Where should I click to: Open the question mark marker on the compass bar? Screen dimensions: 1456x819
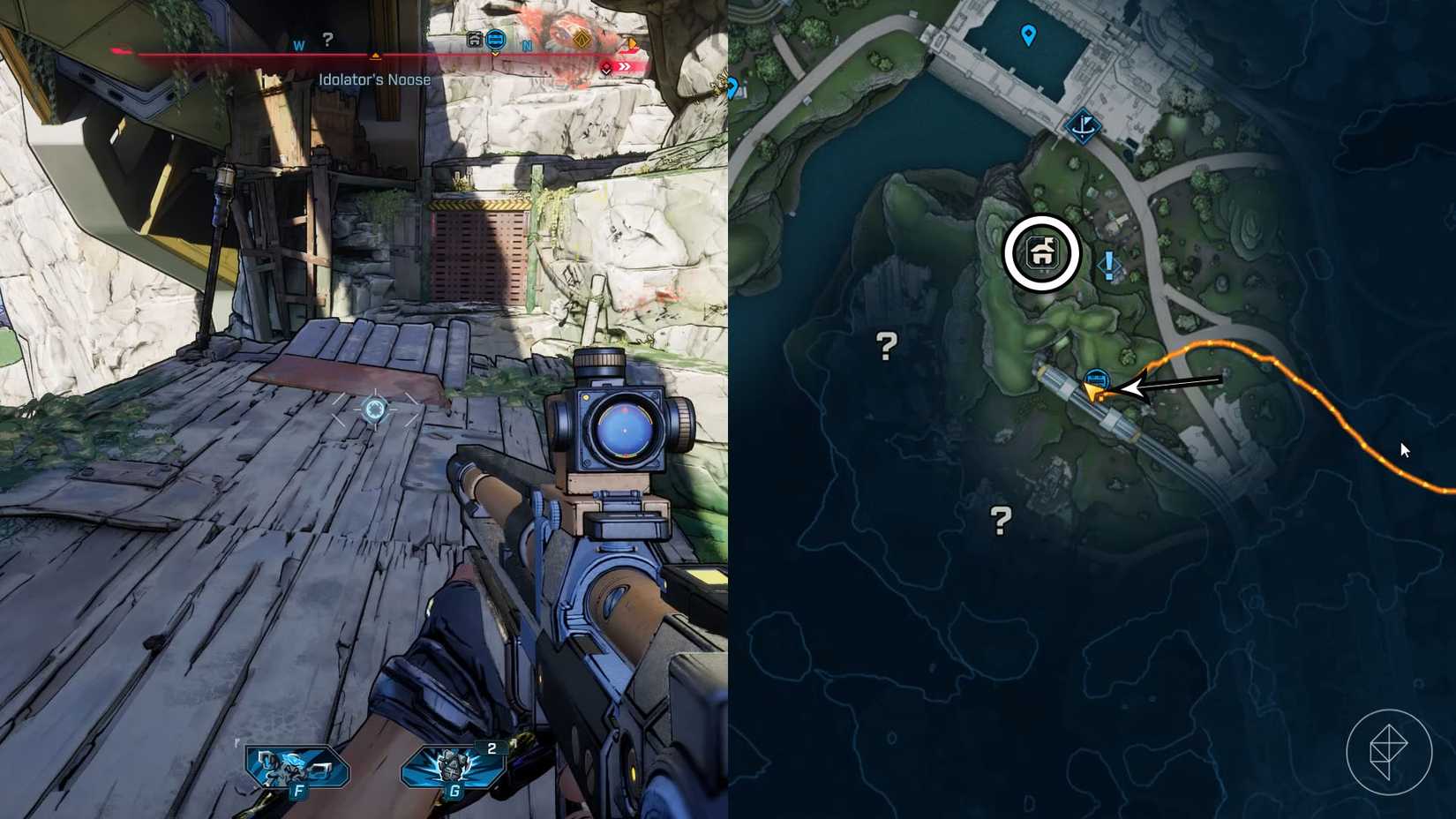coord(328,38)
